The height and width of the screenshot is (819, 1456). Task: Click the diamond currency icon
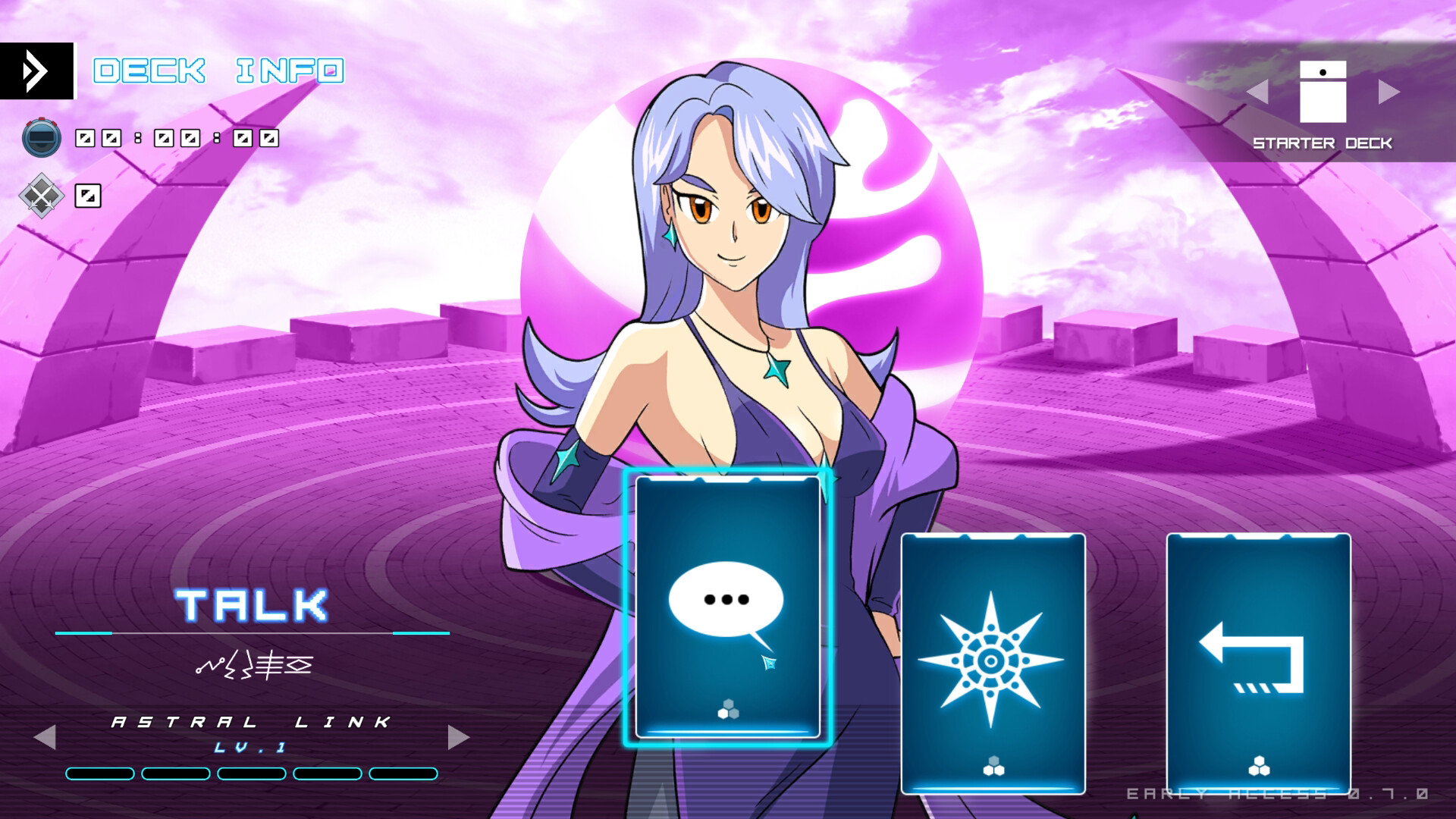[42, 196]
